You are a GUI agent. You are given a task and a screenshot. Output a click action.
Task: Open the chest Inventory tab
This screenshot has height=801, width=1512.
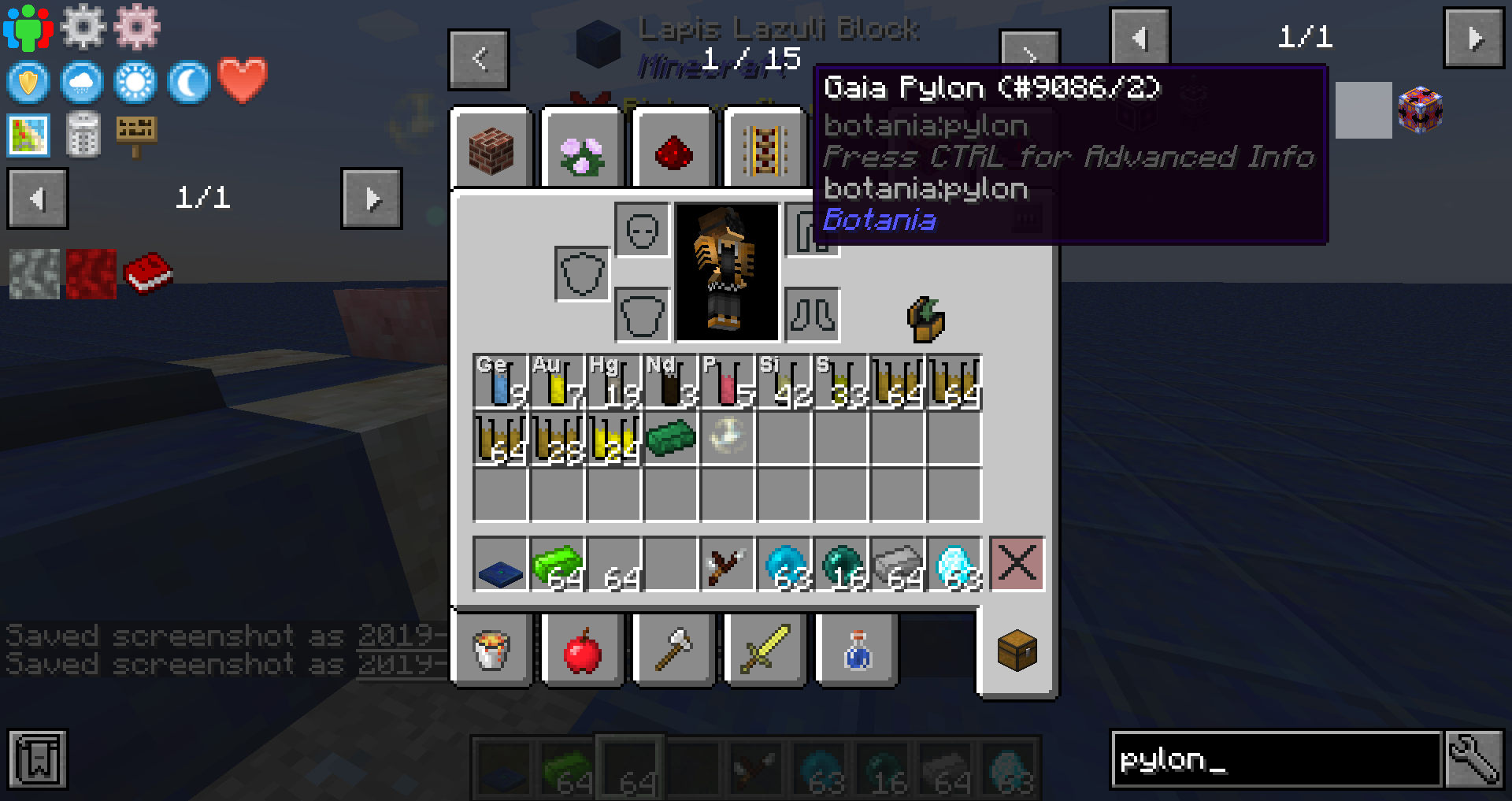1018,650
